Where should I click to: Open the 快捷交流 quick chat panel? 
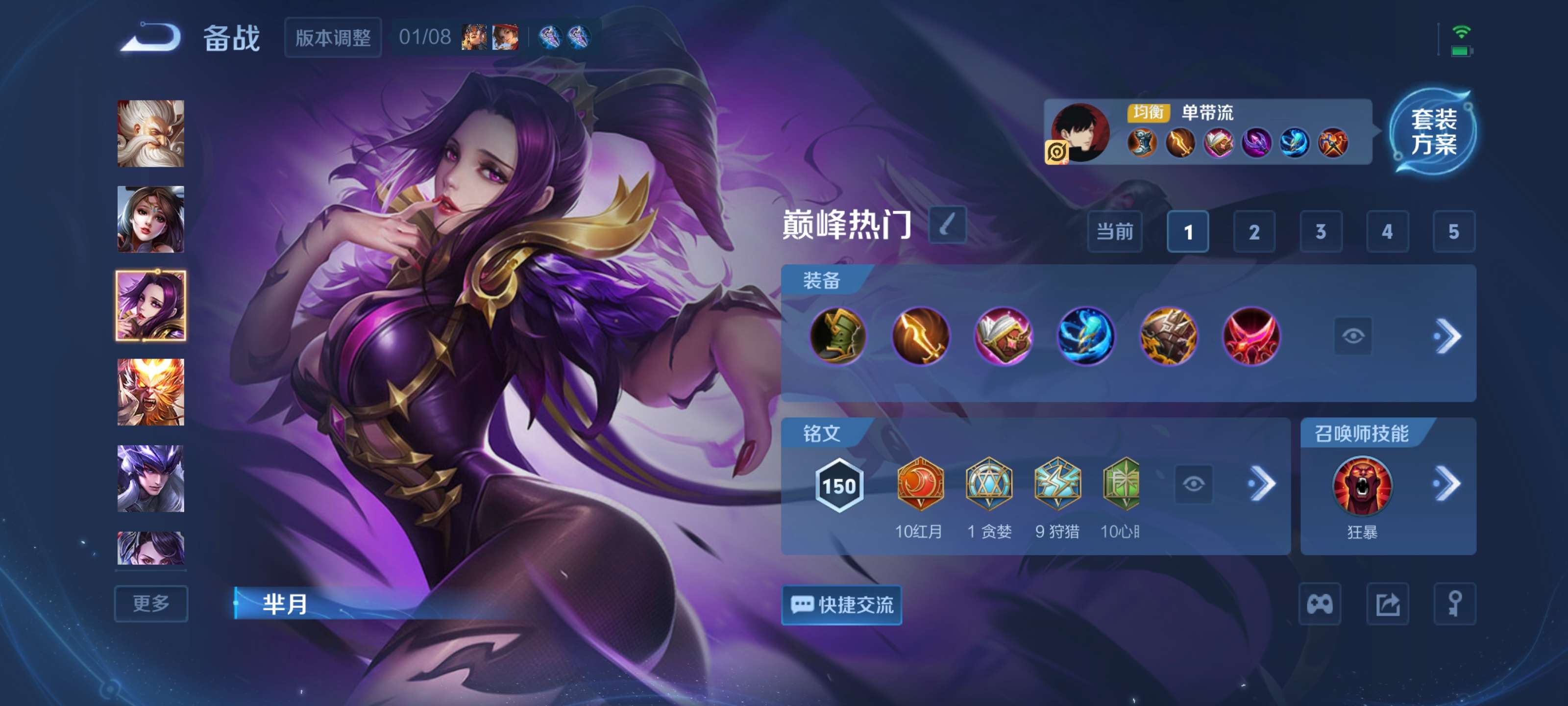(x=842, y=605)
